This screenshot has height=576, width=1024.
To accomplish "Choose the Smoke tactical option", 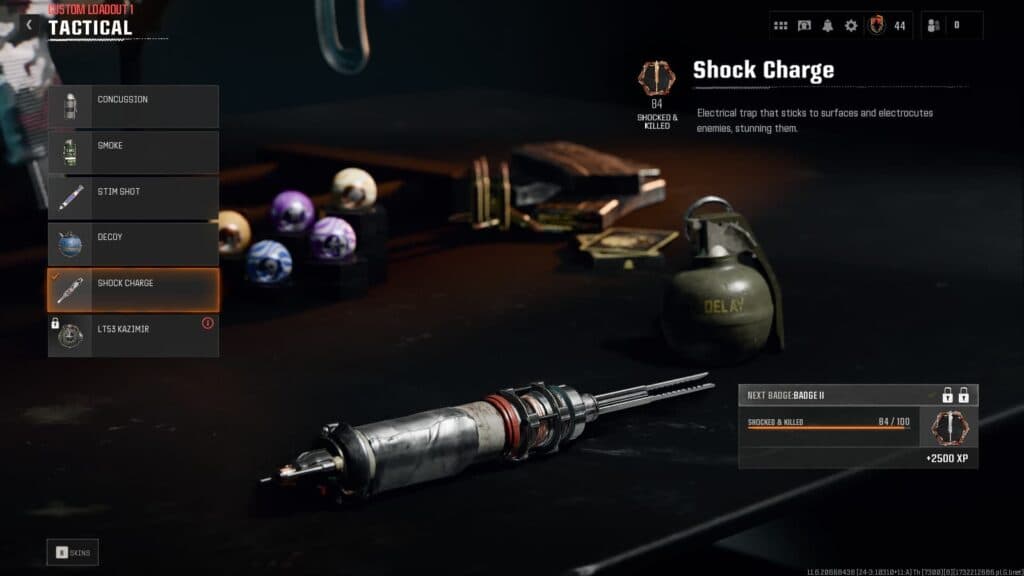I will click(x=133, y=152).
